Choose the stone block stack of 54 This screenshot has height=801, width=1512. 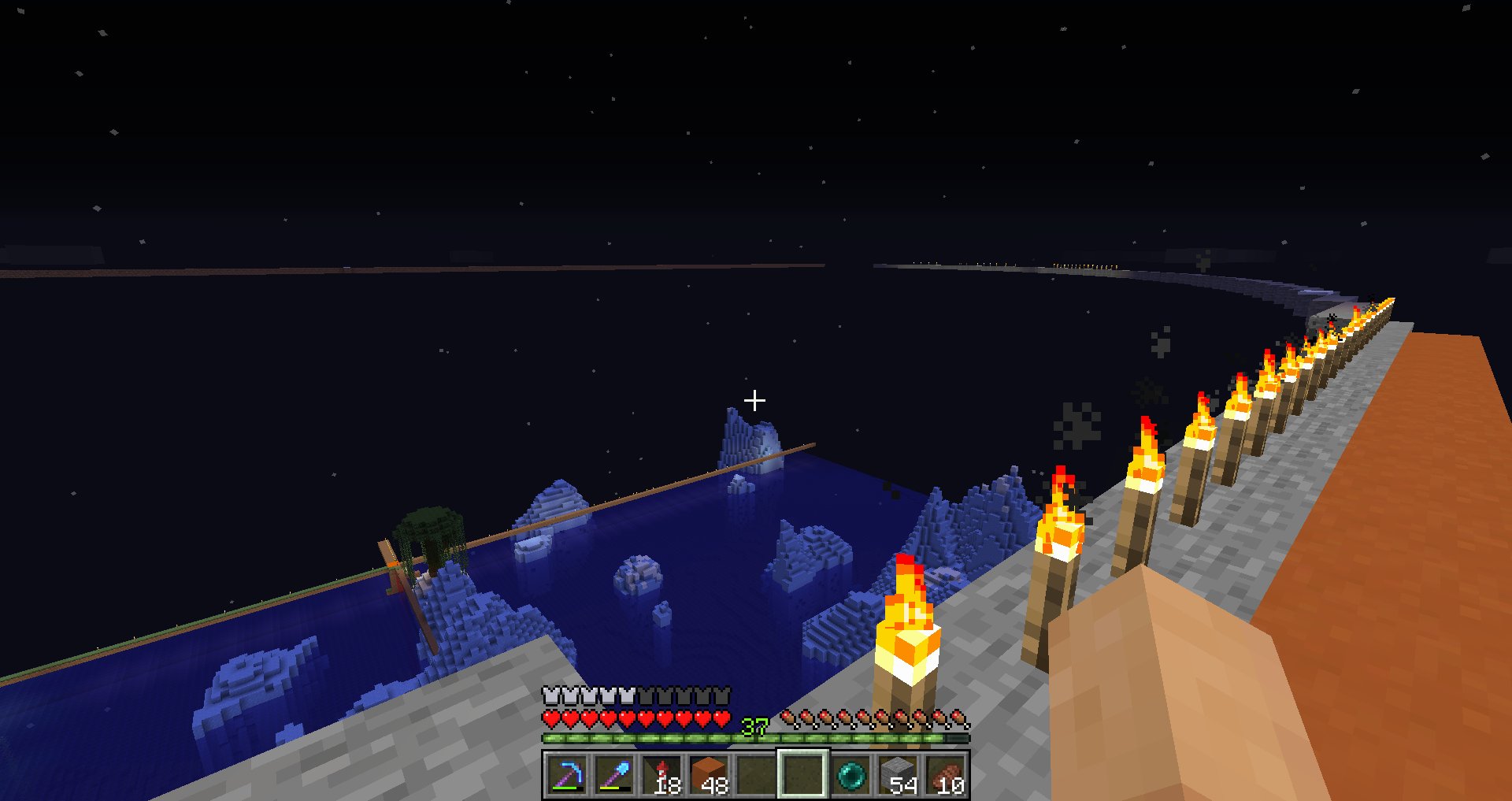click(x=898, y=774)
